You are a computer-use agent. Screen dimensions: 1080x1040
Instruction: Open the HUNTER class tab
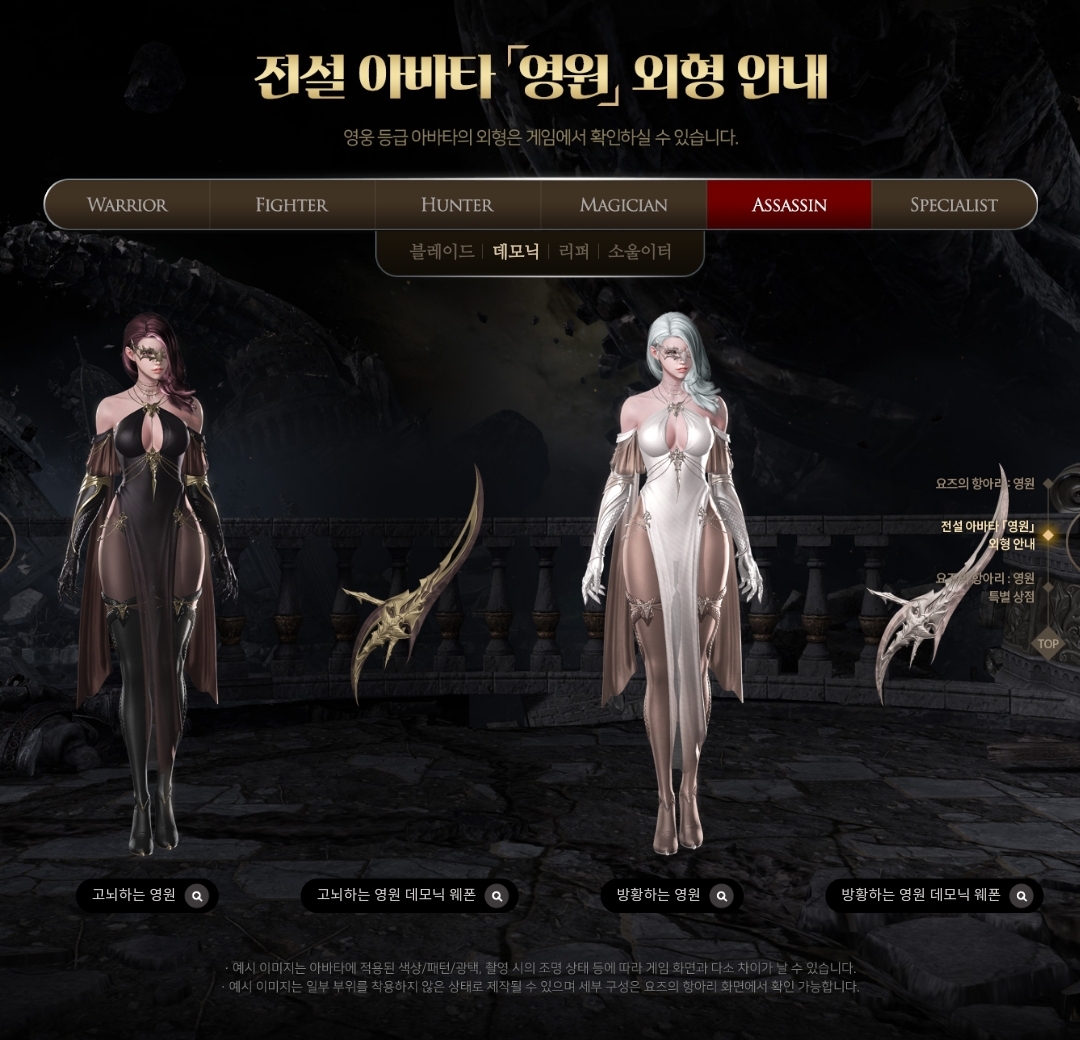coord(457,205)
